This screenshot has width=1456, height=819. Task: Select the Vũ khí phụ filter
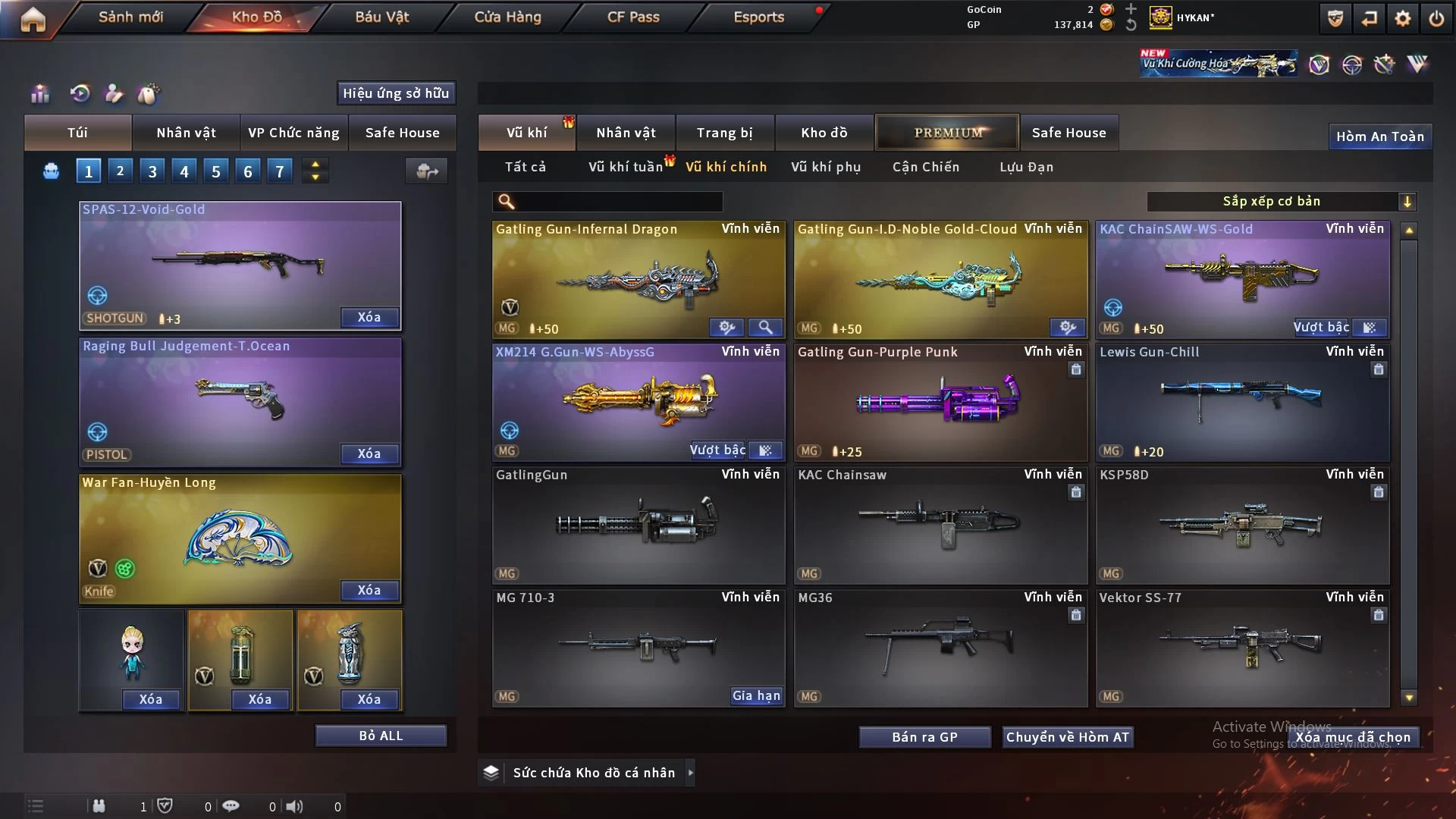pos(825,167)
